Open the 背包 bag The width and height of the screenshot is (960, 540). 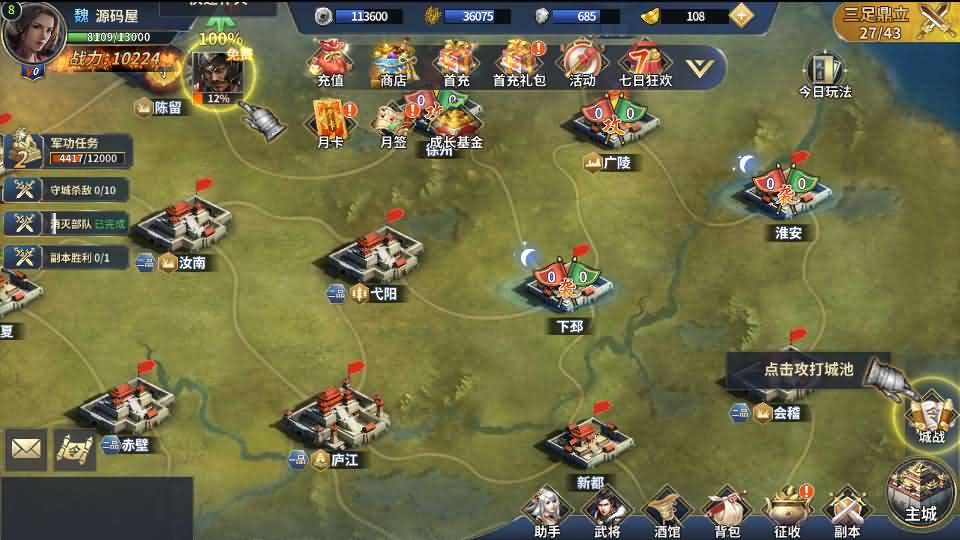click(727, 512)
